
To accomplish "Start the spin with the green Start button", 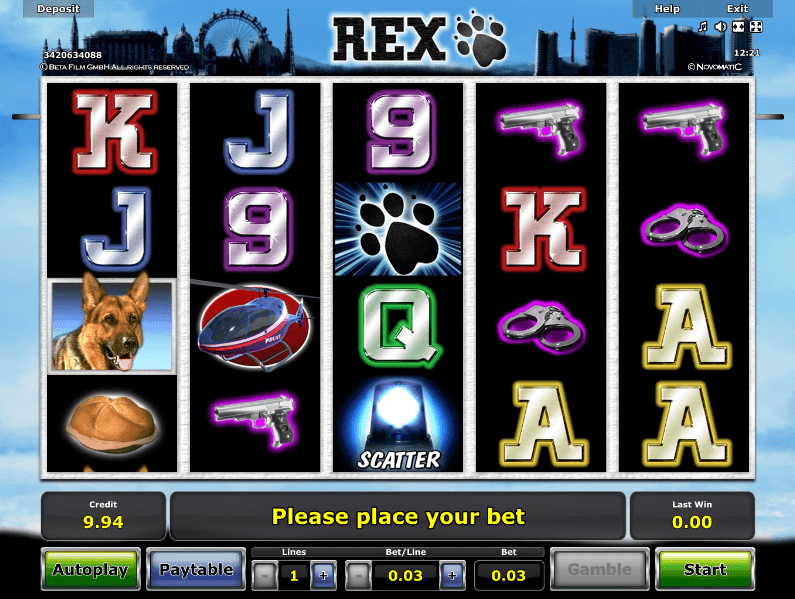I will (704, 570).
